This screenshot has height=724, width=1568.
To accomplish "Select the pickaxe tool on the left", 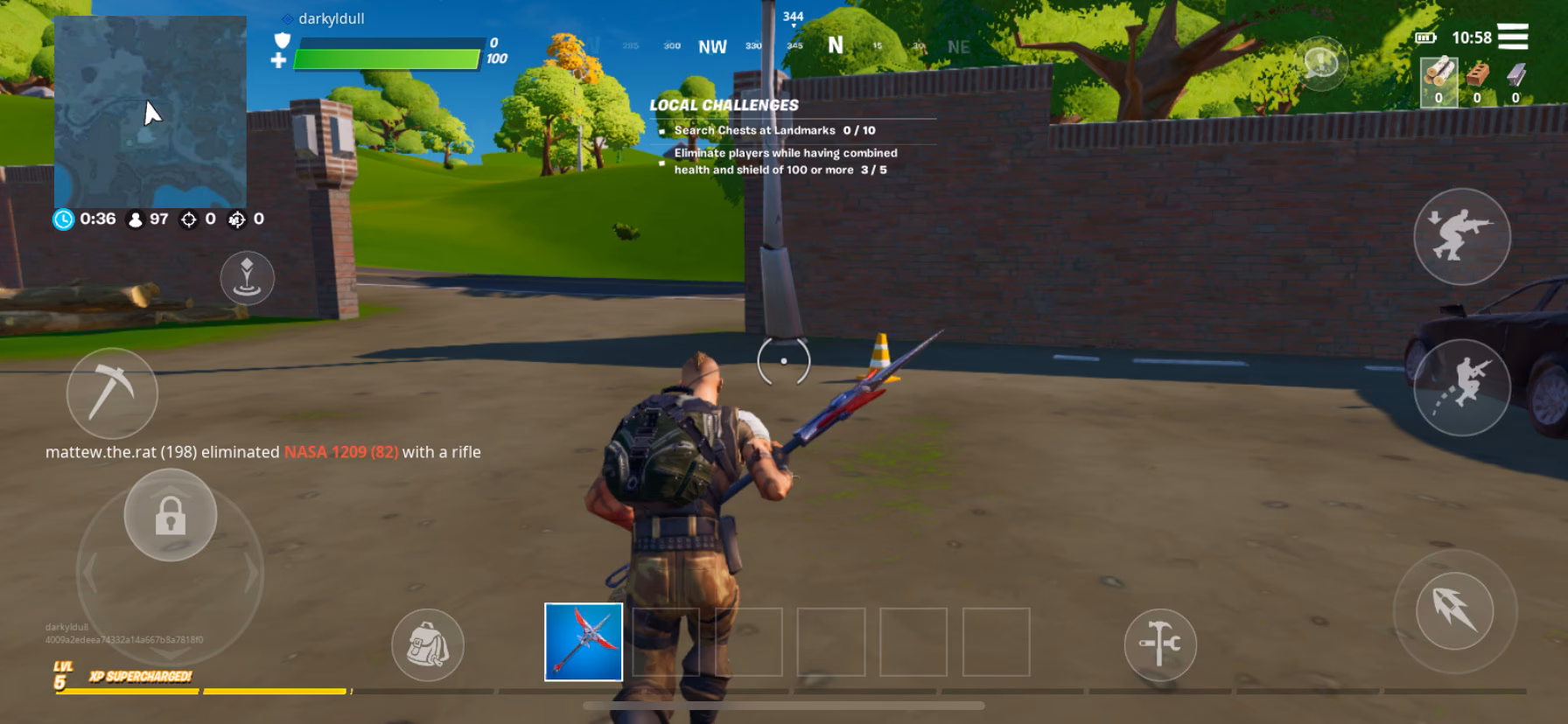I will coord(111,393).
